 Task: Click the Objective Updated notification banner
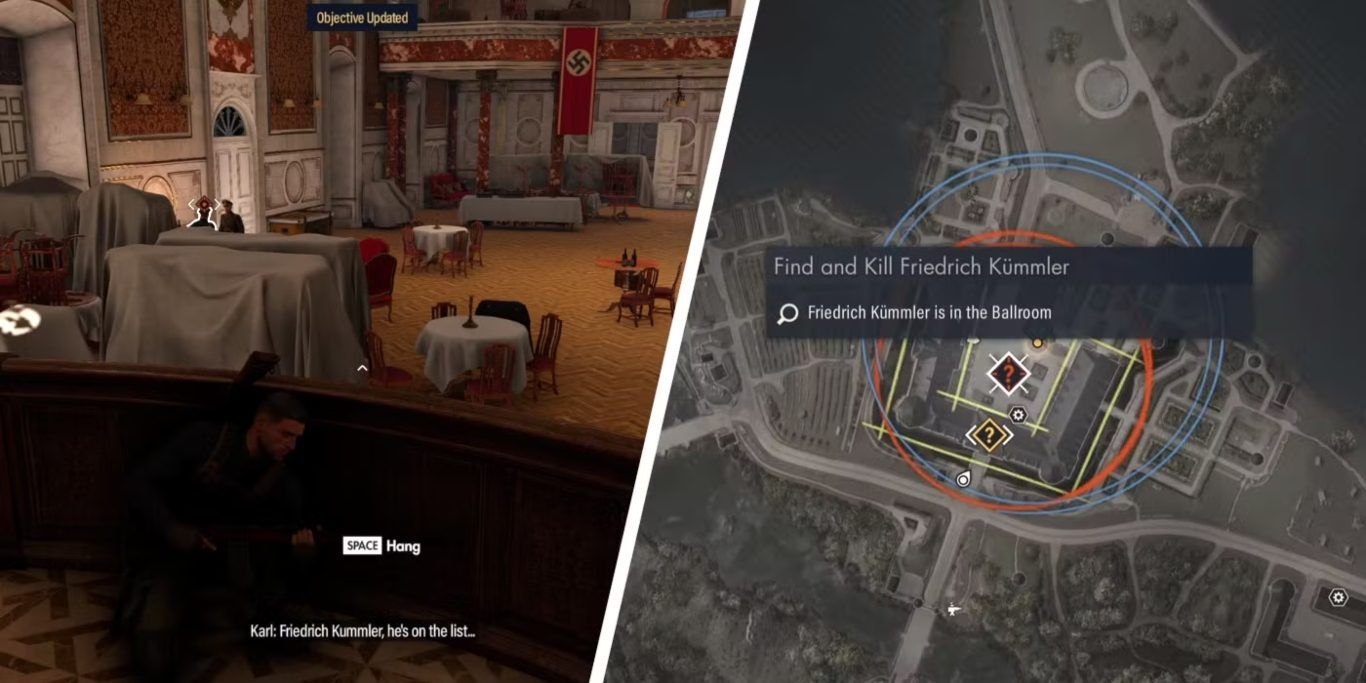point(362,17)
